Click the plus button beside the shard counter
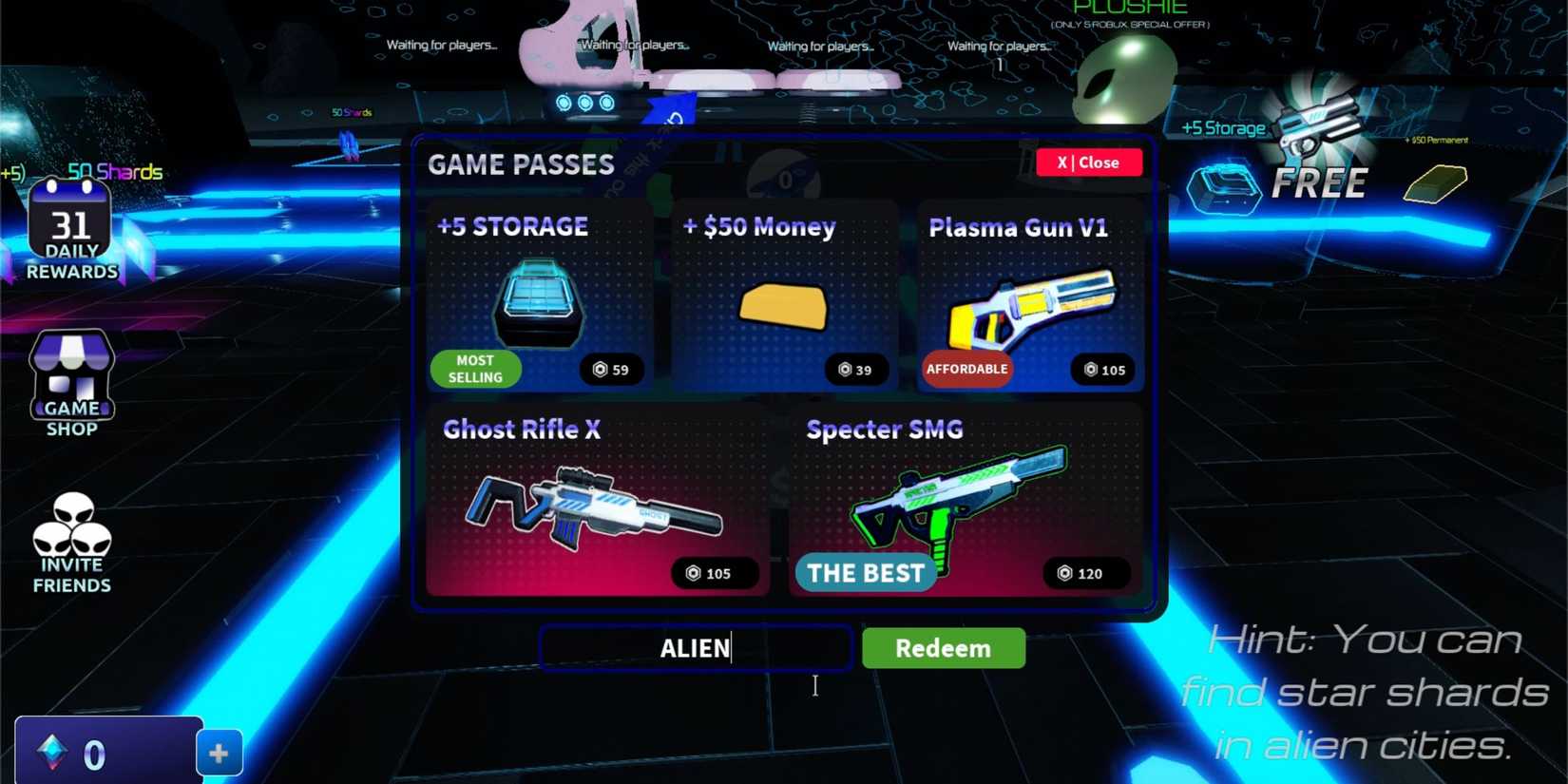This screenshot has width=1568, height=784. tap(219, 753)
